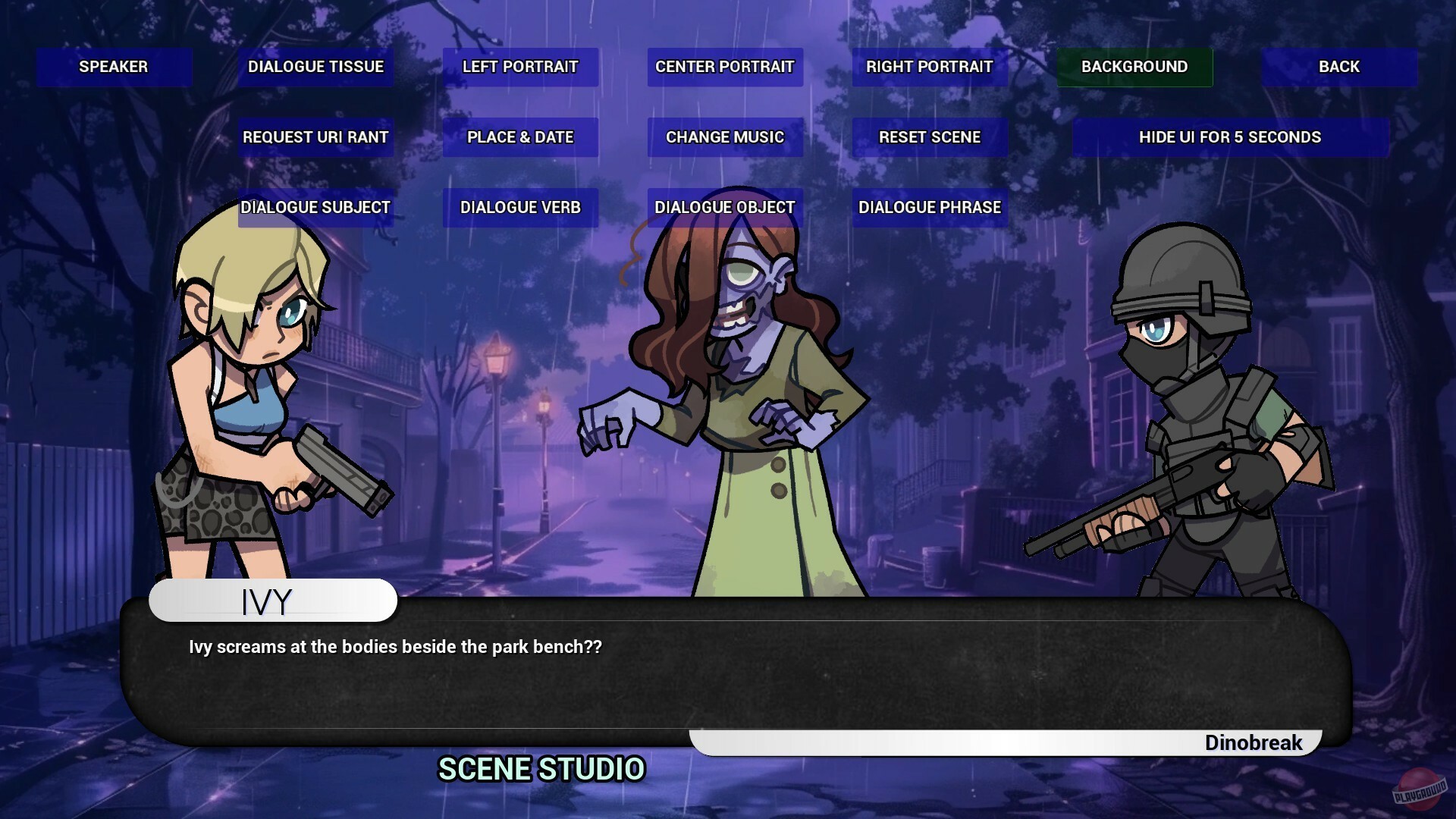Open the DIALOGUE SUBJECT picker
The height and width of the screenshot is (819, 1456).
coord(315,206)
